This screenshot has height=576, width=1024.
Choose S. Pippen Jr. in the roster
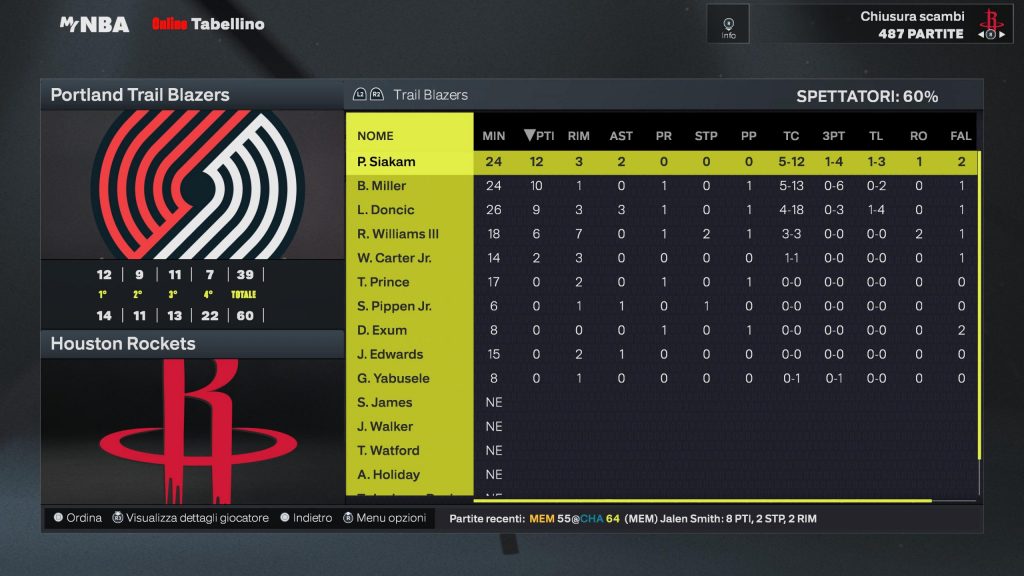click(394, 306)
